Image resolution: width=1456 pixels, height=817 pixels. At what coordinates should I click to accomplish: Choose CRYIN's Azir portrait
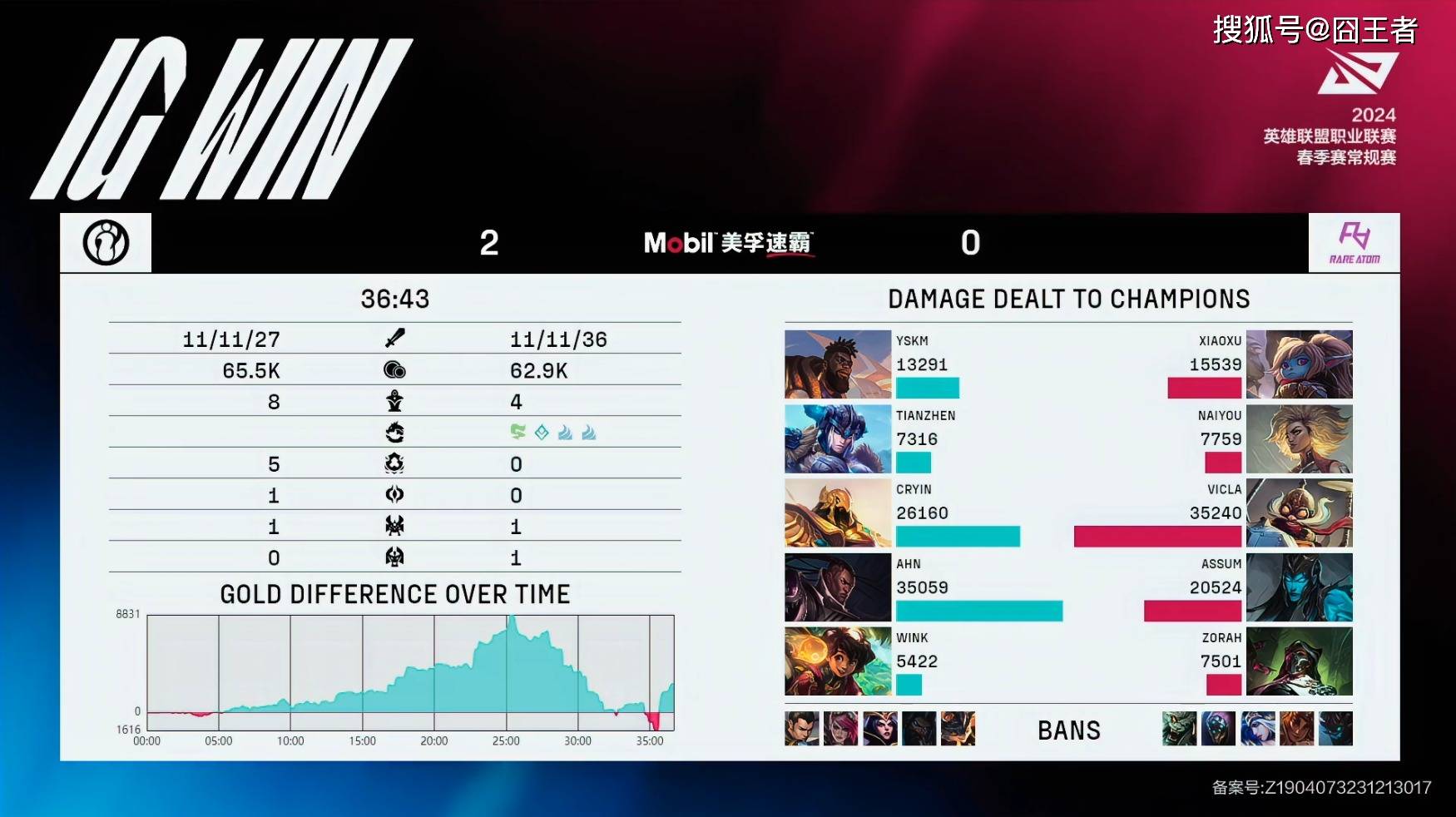837,512
